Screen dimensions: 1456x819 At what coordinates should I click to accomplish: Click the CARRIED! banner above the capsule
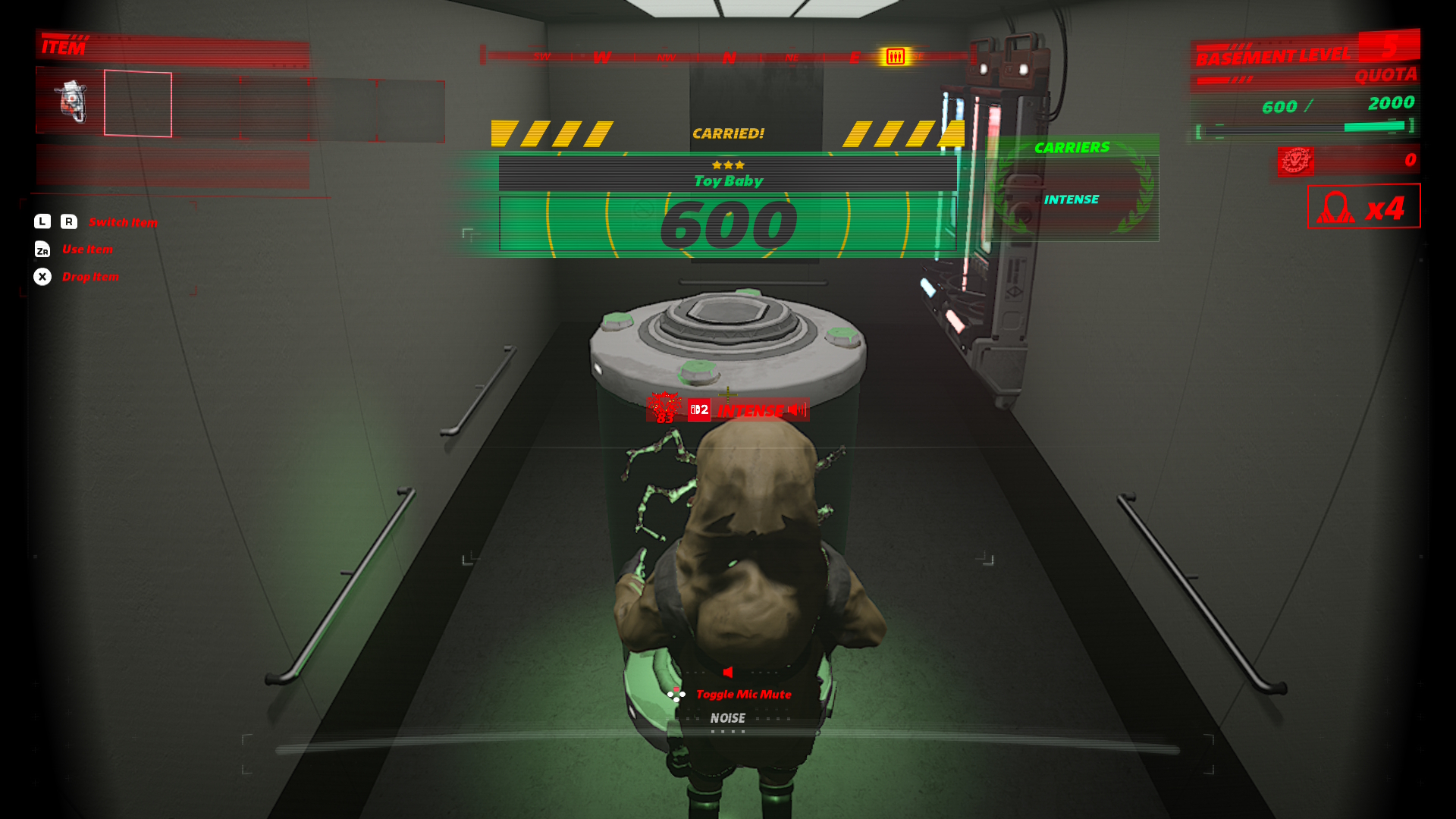click(728, 133)
